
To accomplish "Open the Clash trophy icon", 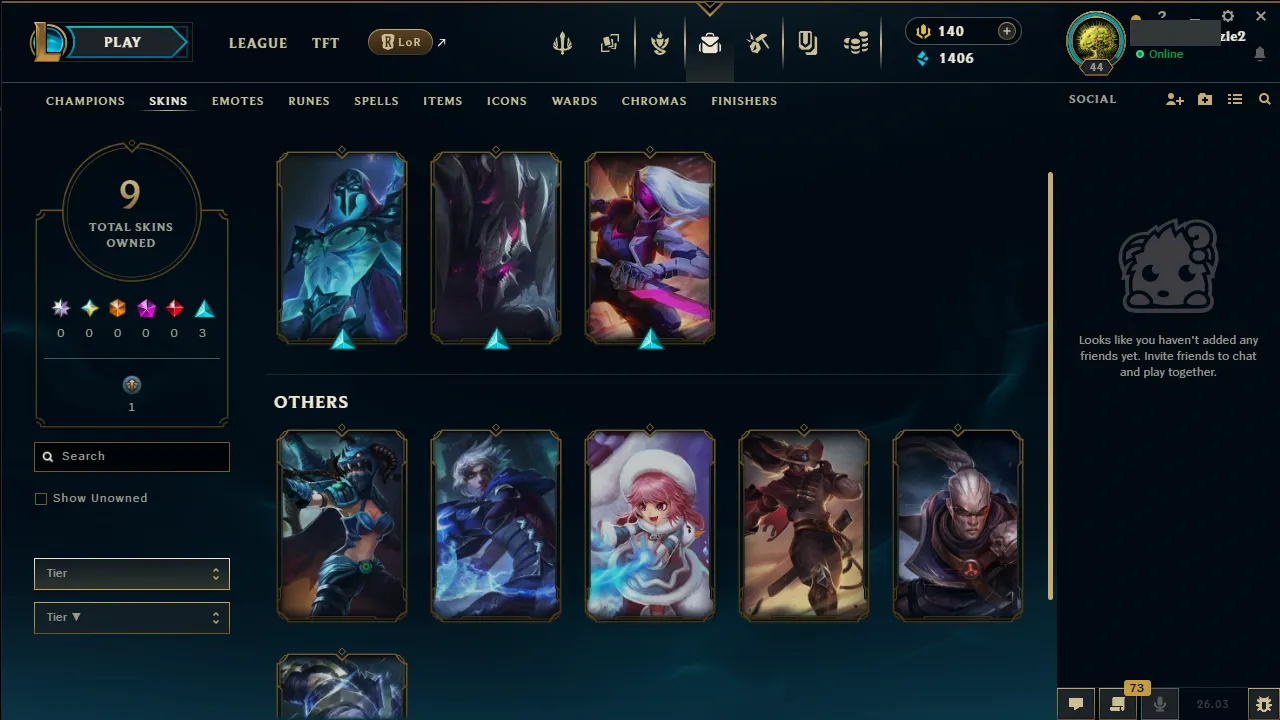I will [x=659, y=43].
